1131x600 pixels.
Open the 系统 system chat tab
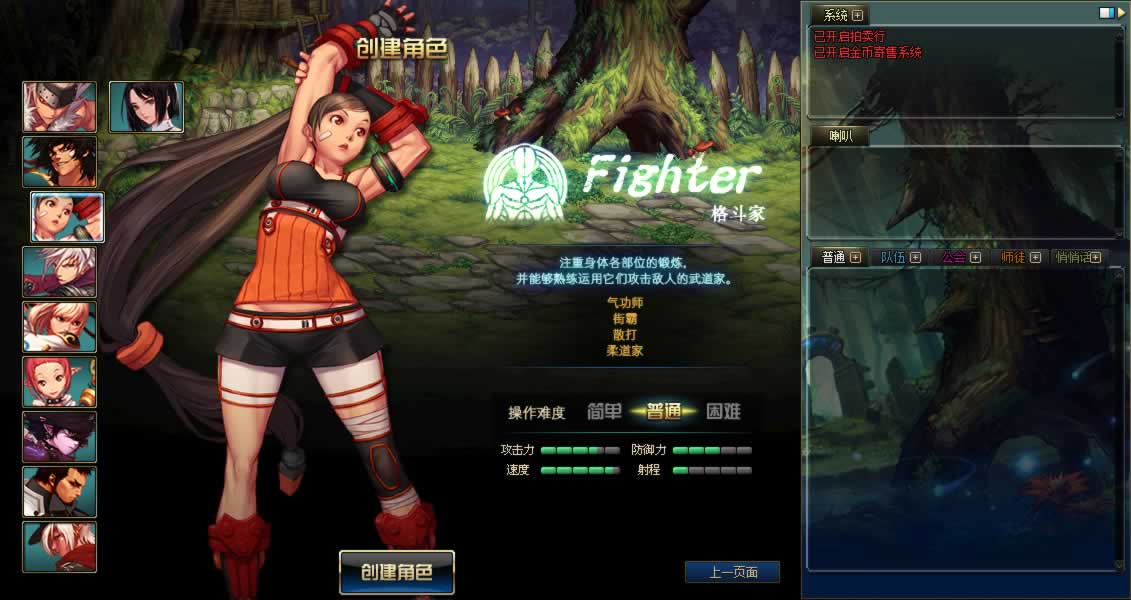pos(835,15)
